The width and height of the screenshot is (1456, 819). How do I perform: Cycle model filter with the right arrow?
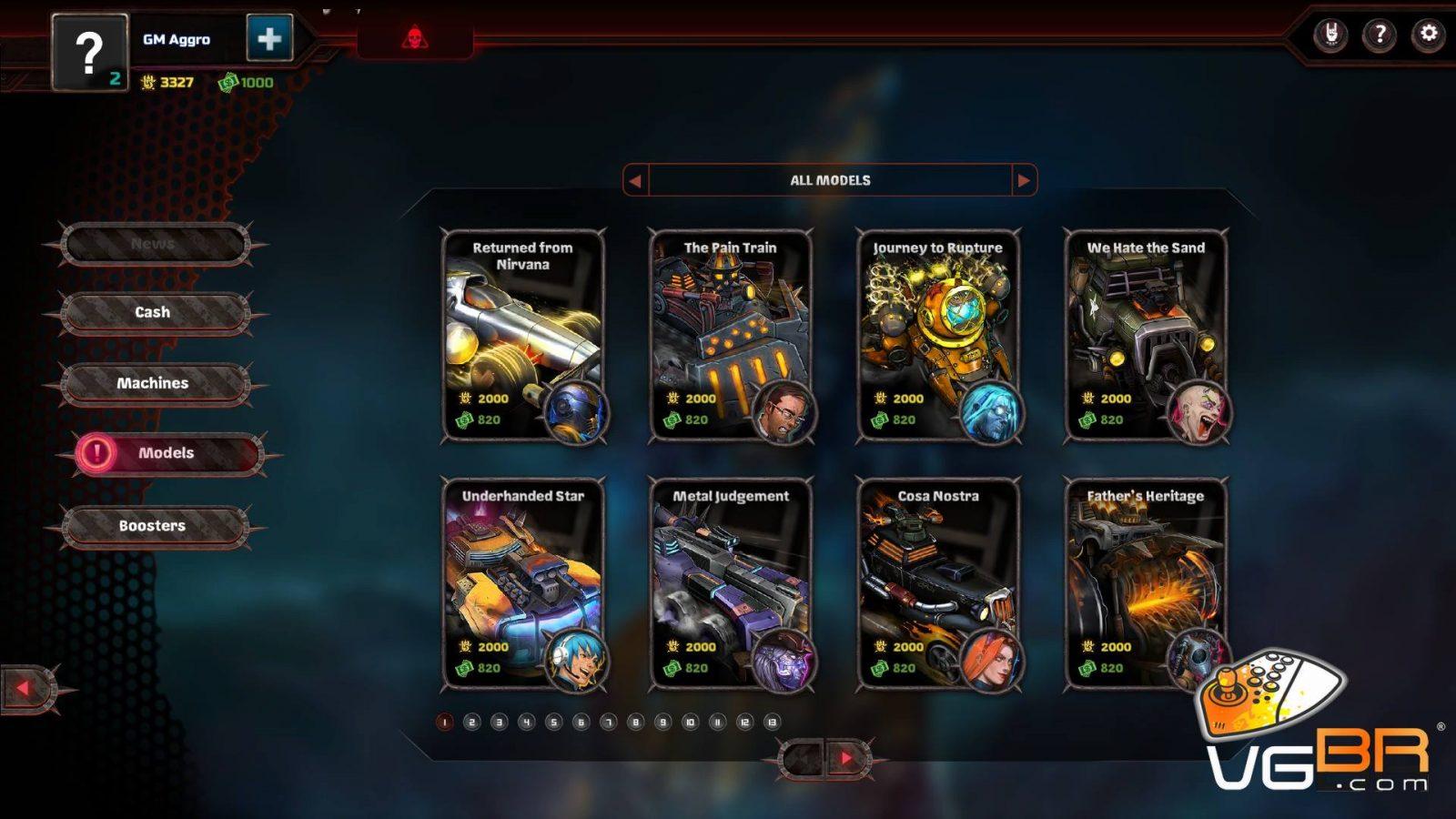pyautogui.click(x=1024, y=180)
